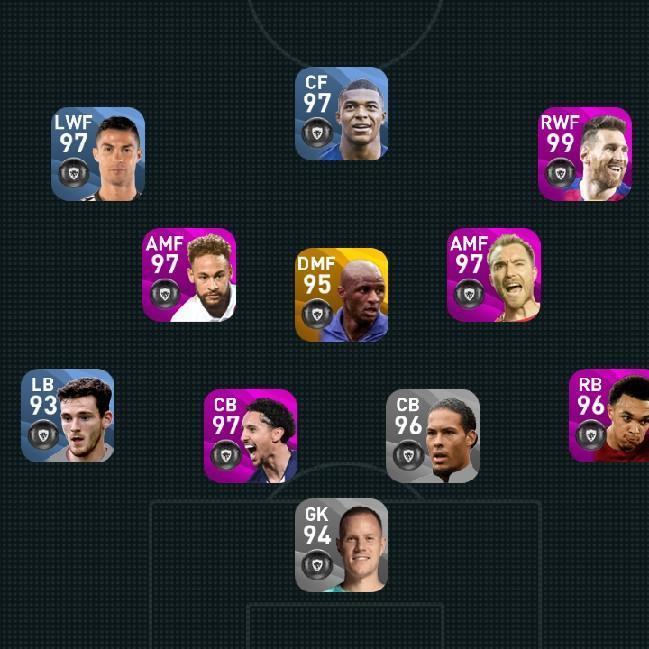Pick the GK 94 goalkeeper card
The width and height of the screenshot is (649, 649).
341,545
